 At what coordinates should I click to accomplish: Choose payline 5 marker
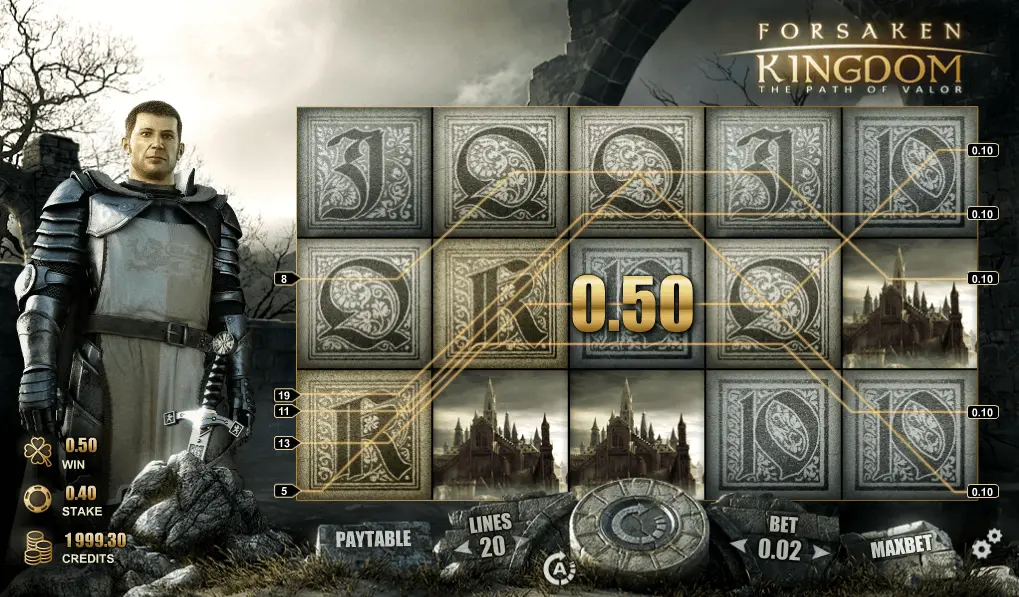pos(284,490)
